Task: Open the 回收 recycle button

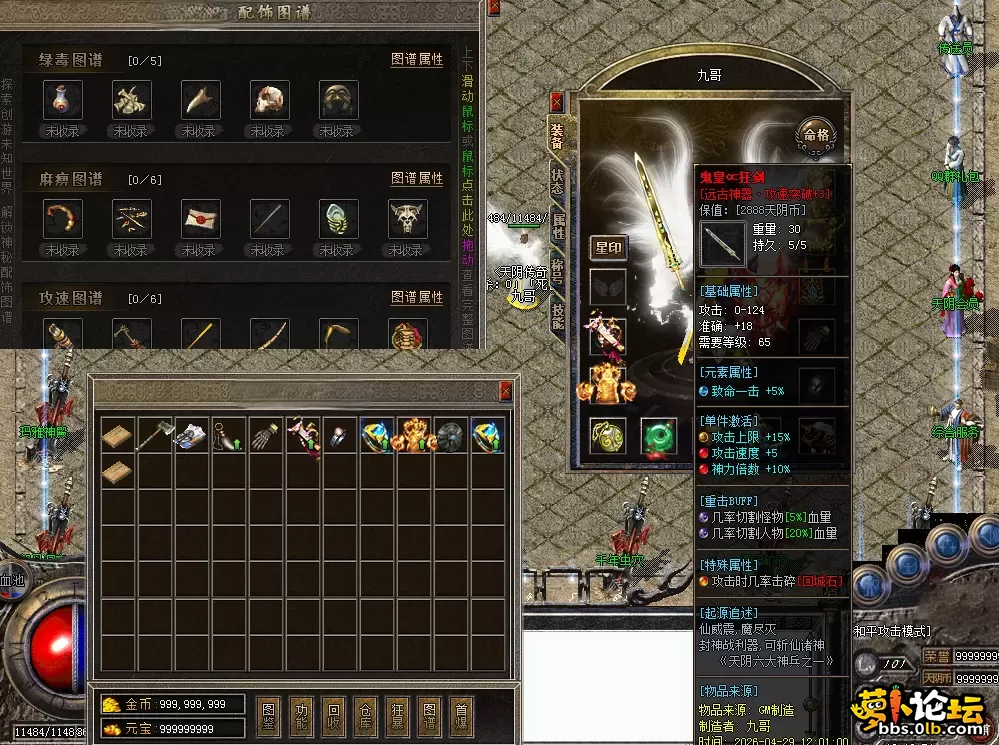Action: point(334,716)
